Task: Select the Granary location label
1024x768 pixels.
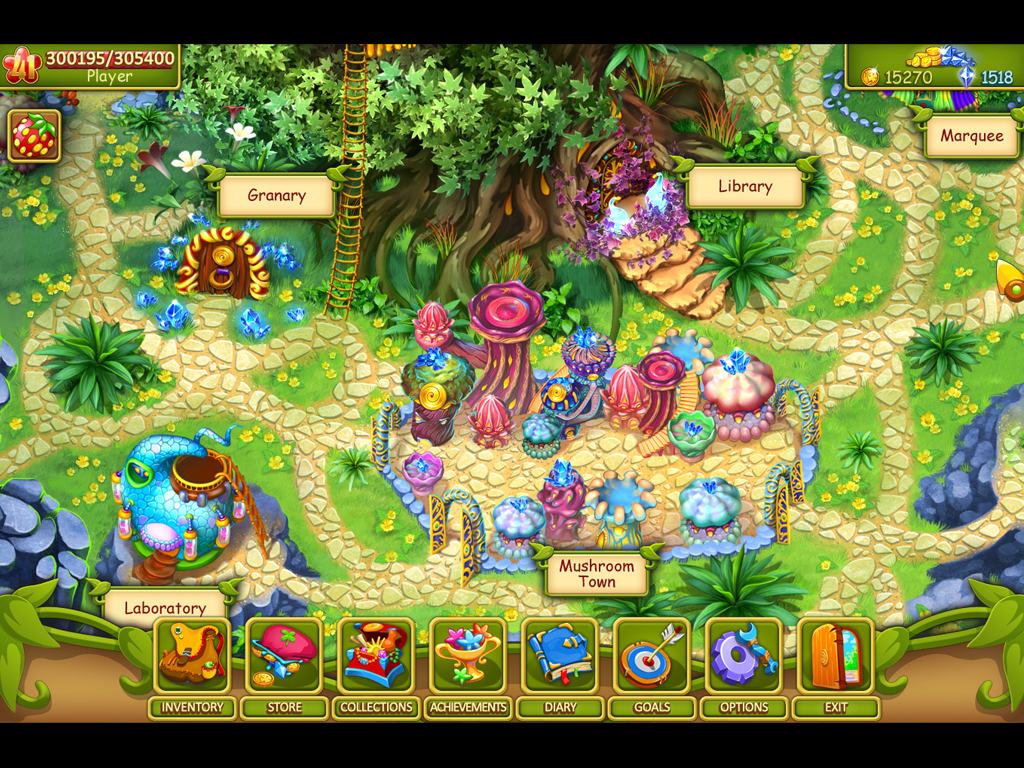Action: point(276,196)
